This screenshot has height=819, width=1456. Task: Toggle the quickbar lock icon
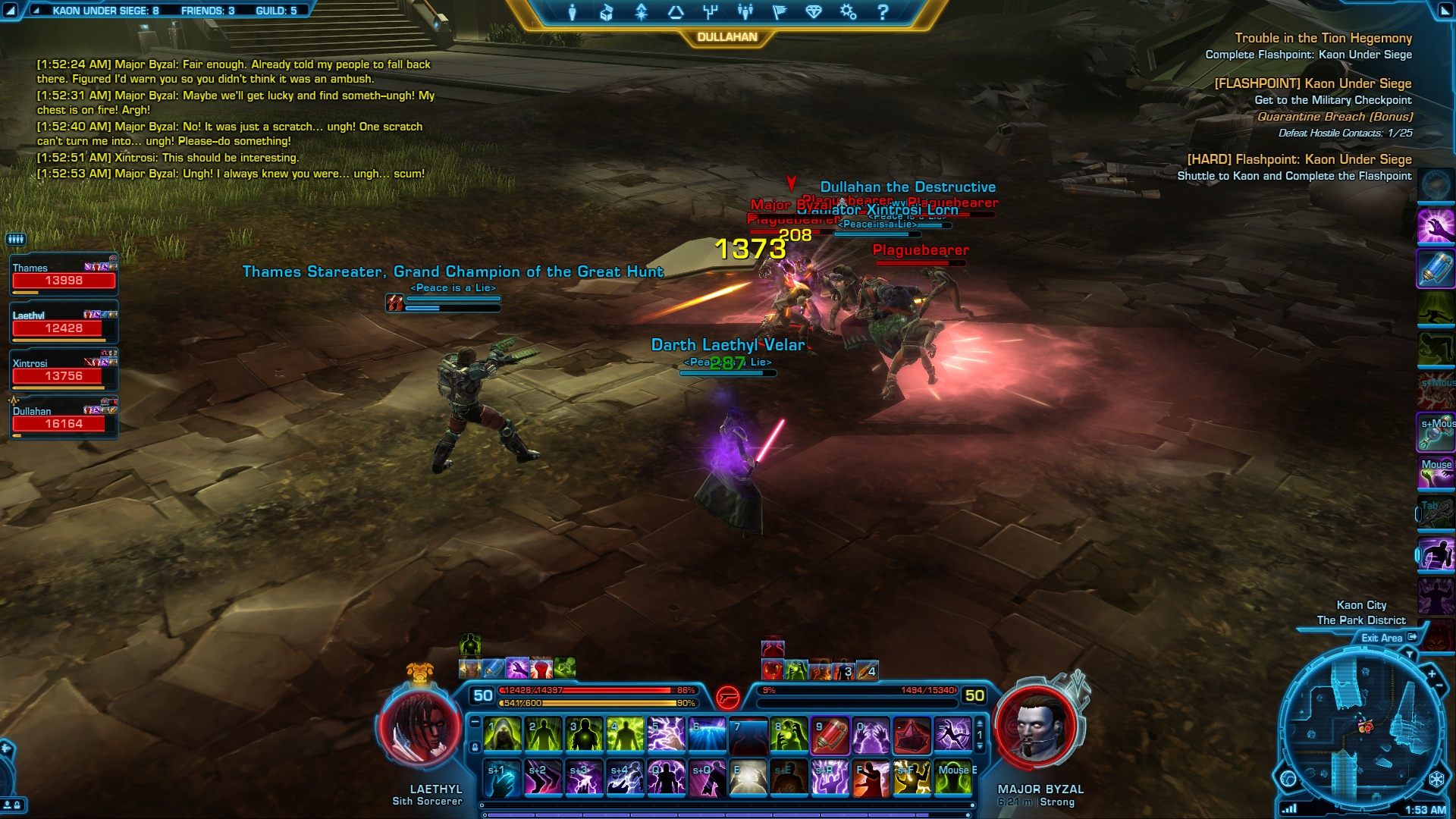(x=475, y=748)
